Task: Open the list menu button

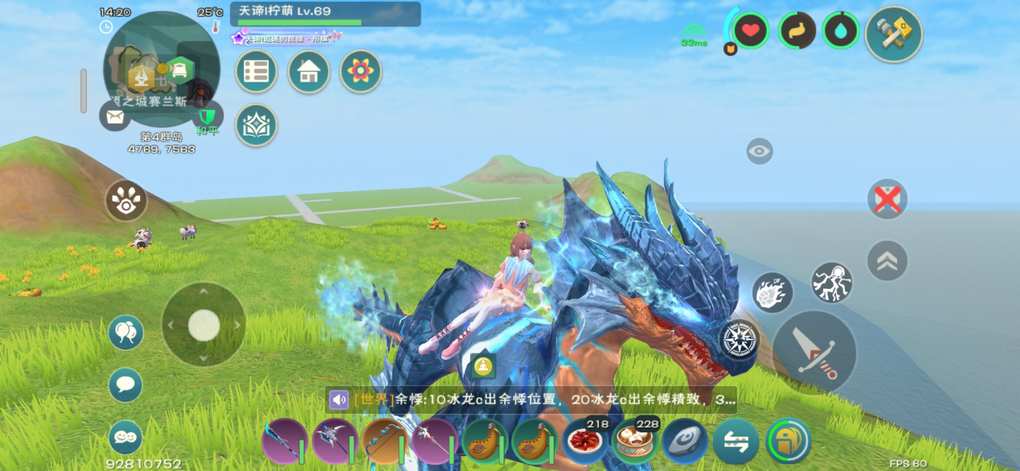Action: pyautogui.click(x=257, y=72)
